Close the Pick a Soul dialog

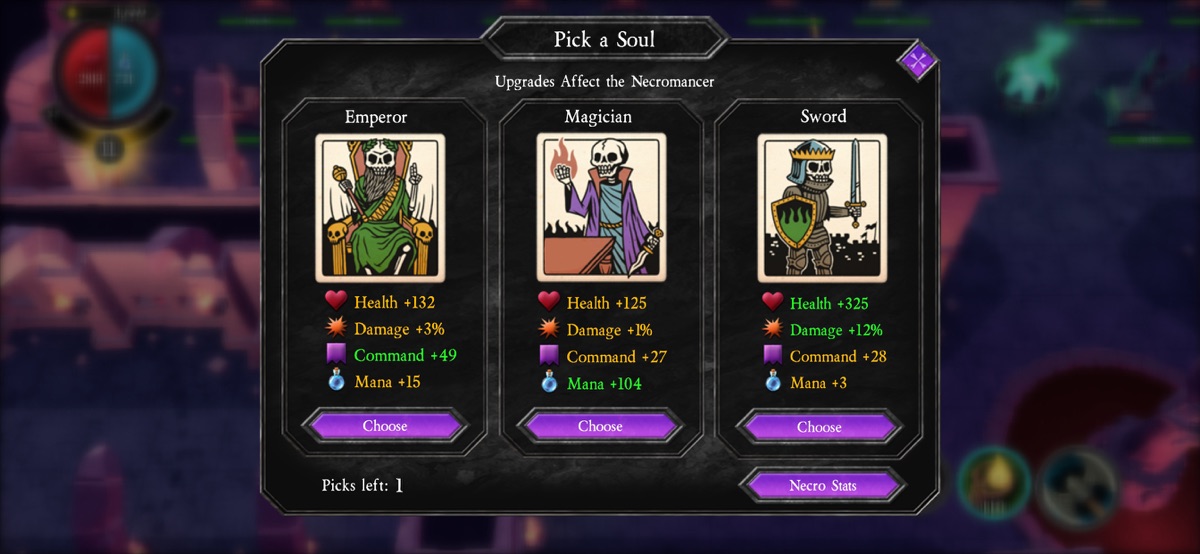point(917,61)
